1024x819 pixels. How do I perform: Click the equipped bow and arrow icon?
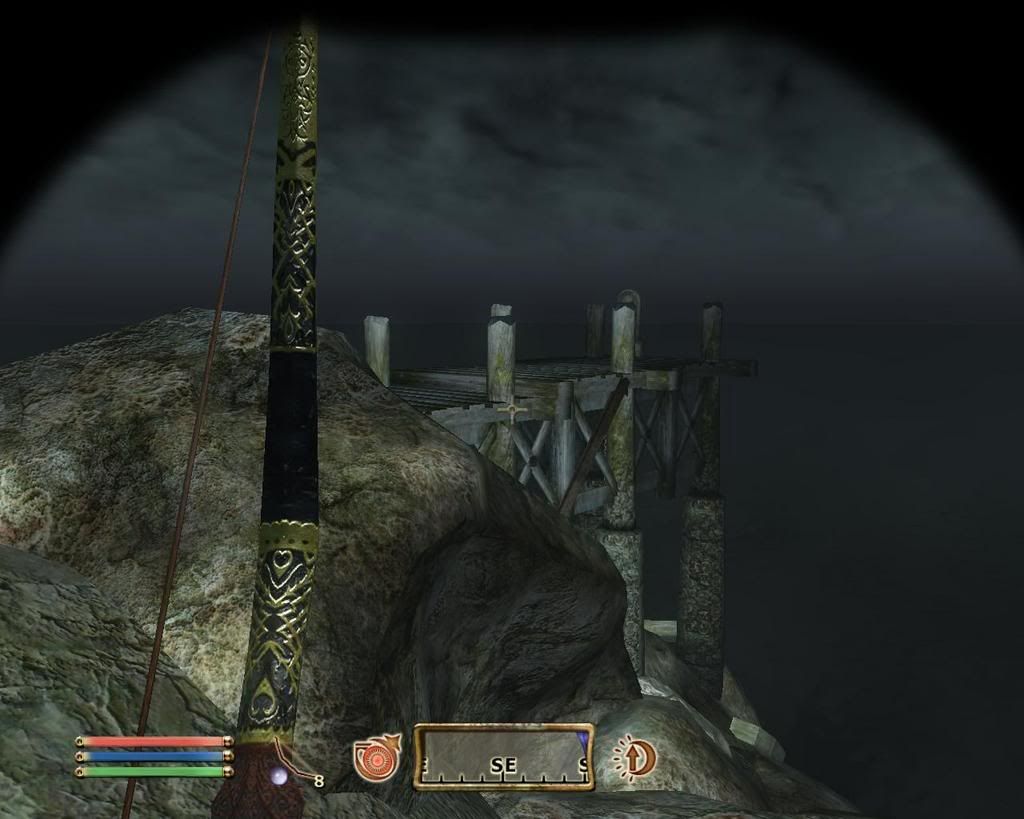tap(287, 771)
